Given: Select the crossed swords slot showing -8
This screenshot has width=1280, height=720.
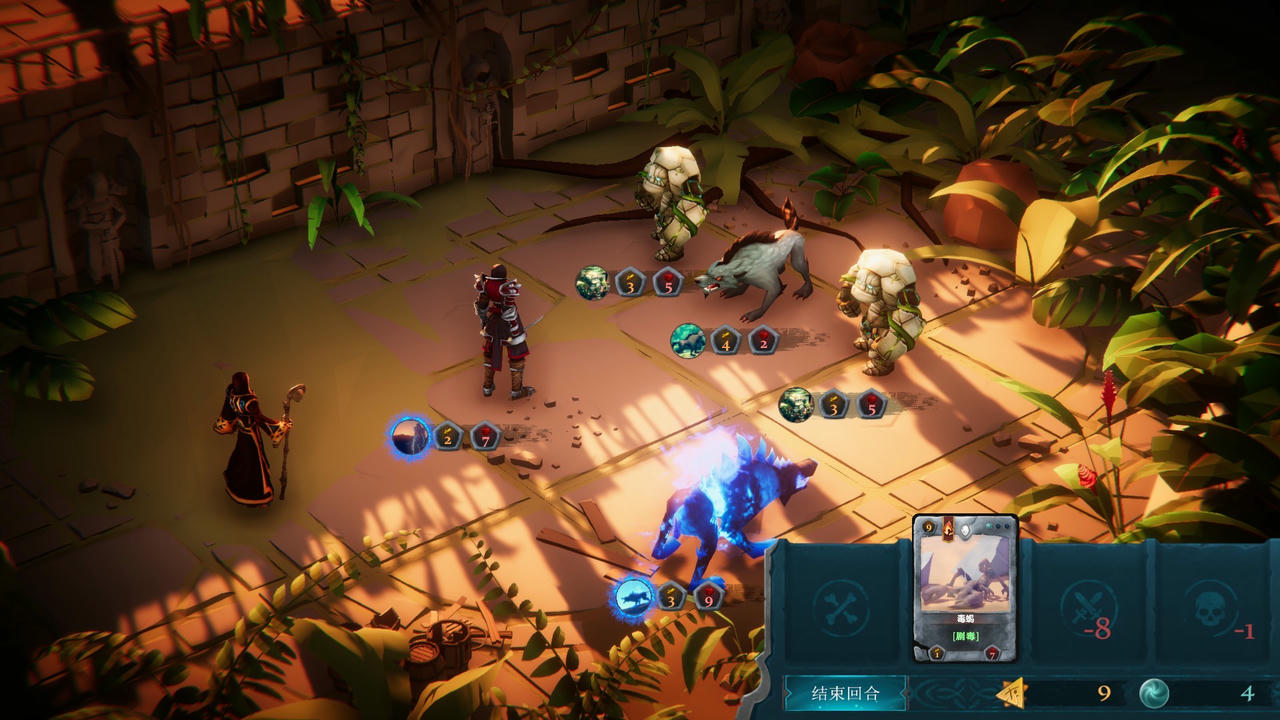Looking at the screenshot, I should pos(1089,607).
